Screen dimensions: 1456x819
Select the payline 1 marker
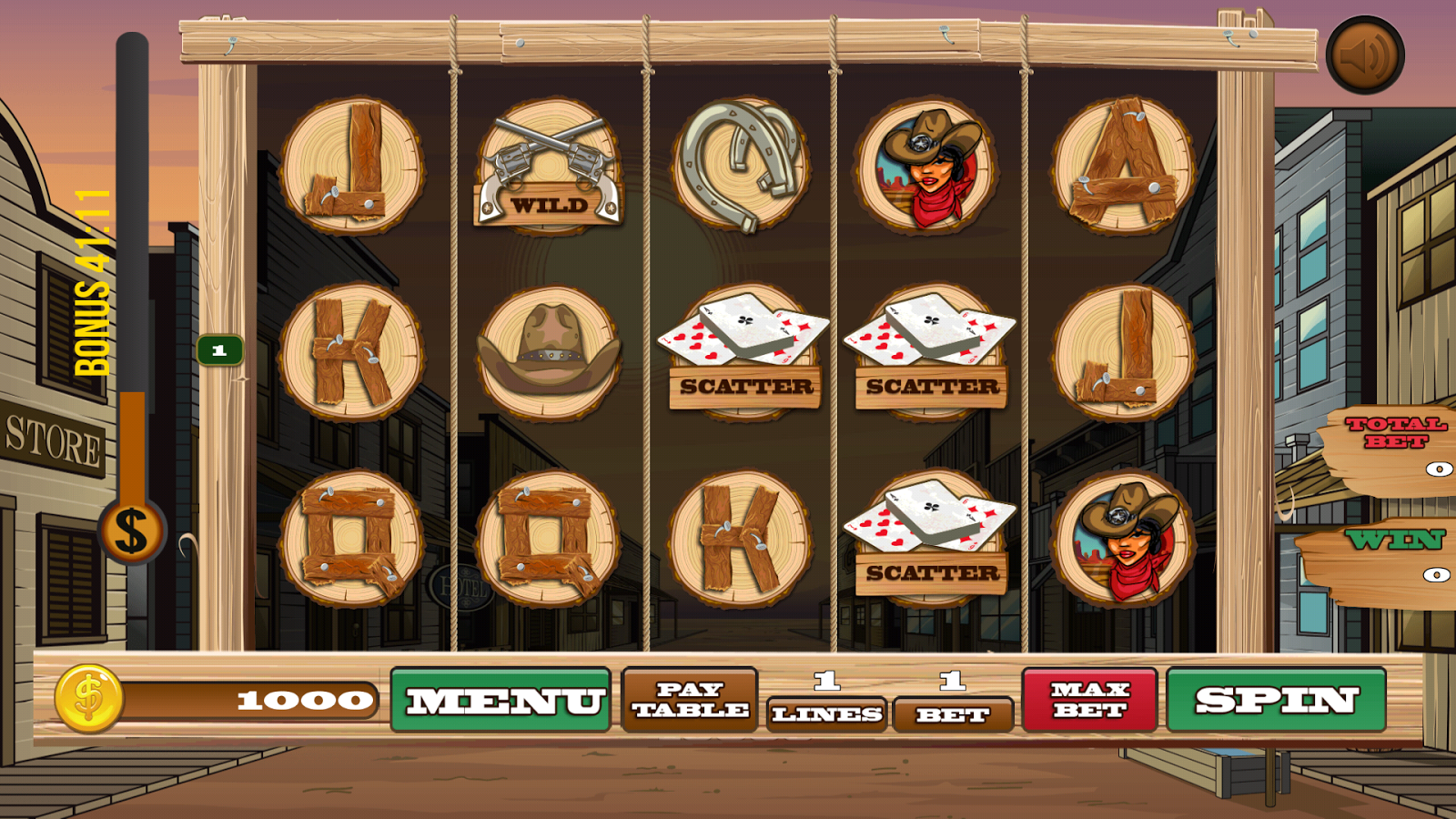tap(219, 349)
